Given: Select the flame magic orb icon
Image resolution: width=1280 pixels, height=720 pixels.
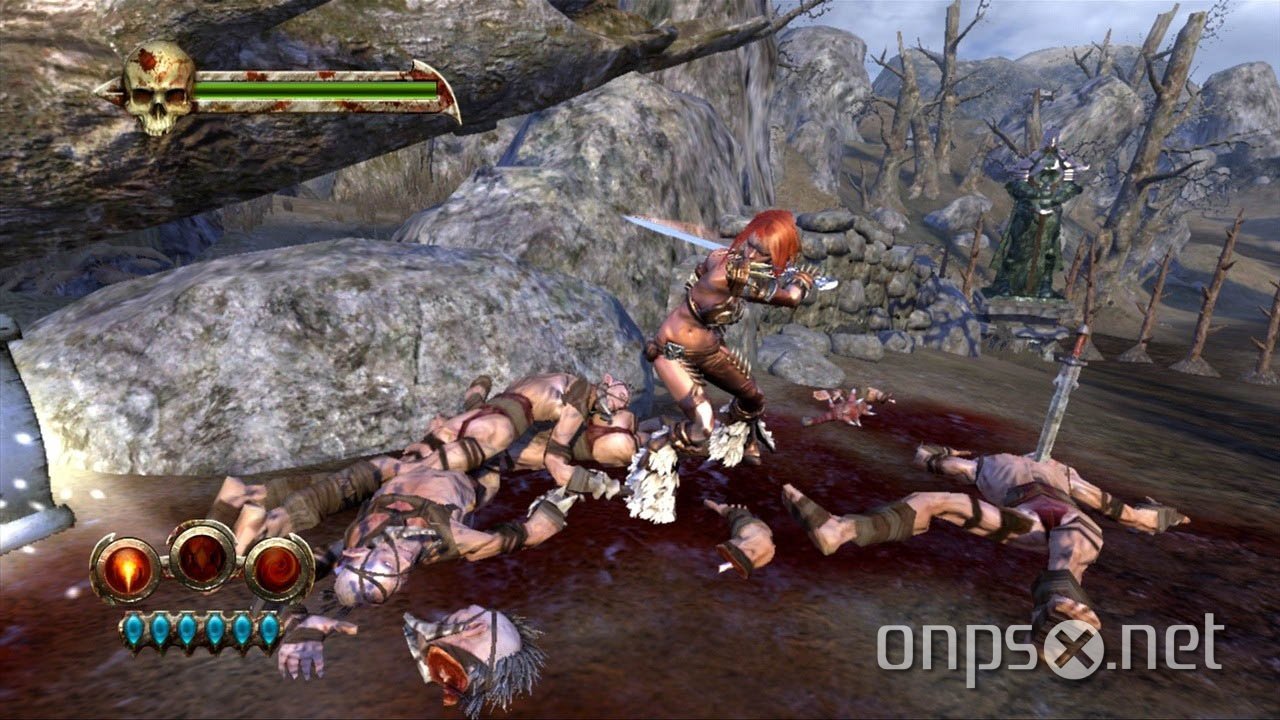Looking at the screenshot, I should [x=127, y=568].
